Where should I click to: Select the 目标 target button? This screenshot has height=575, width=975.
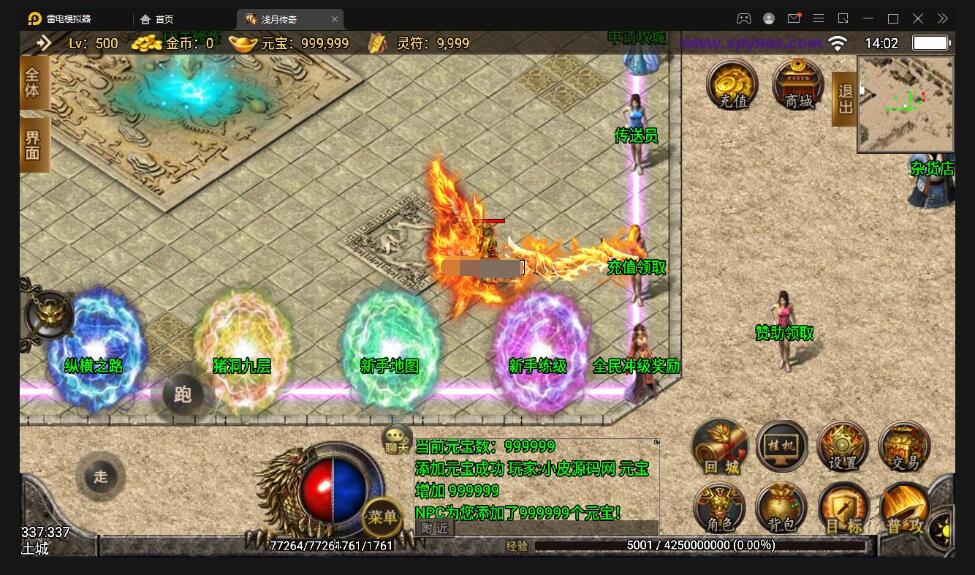click(843, 508)
